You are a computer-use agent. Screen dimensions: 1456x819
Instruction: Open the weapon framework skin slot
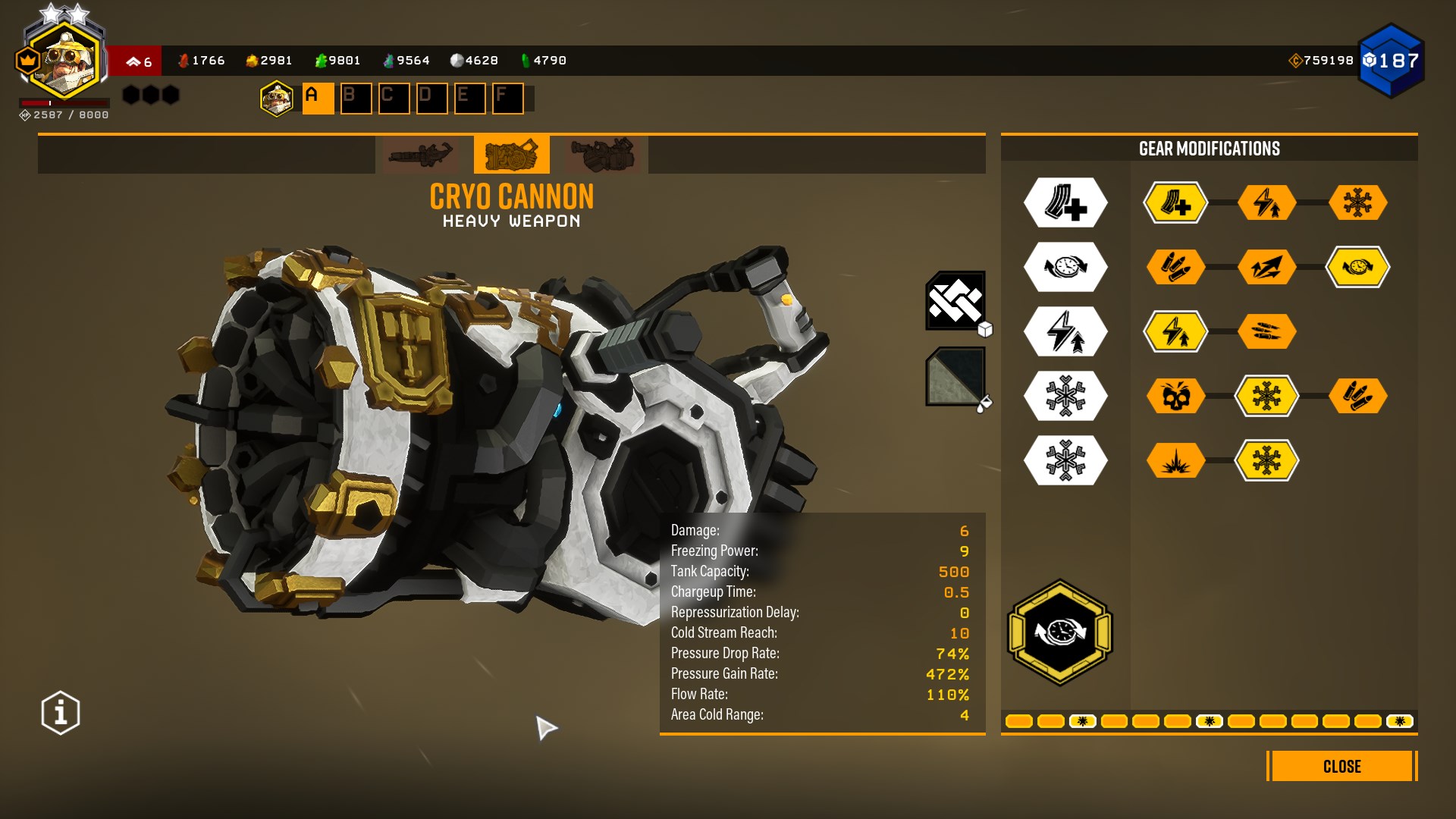tap(955, 301)
